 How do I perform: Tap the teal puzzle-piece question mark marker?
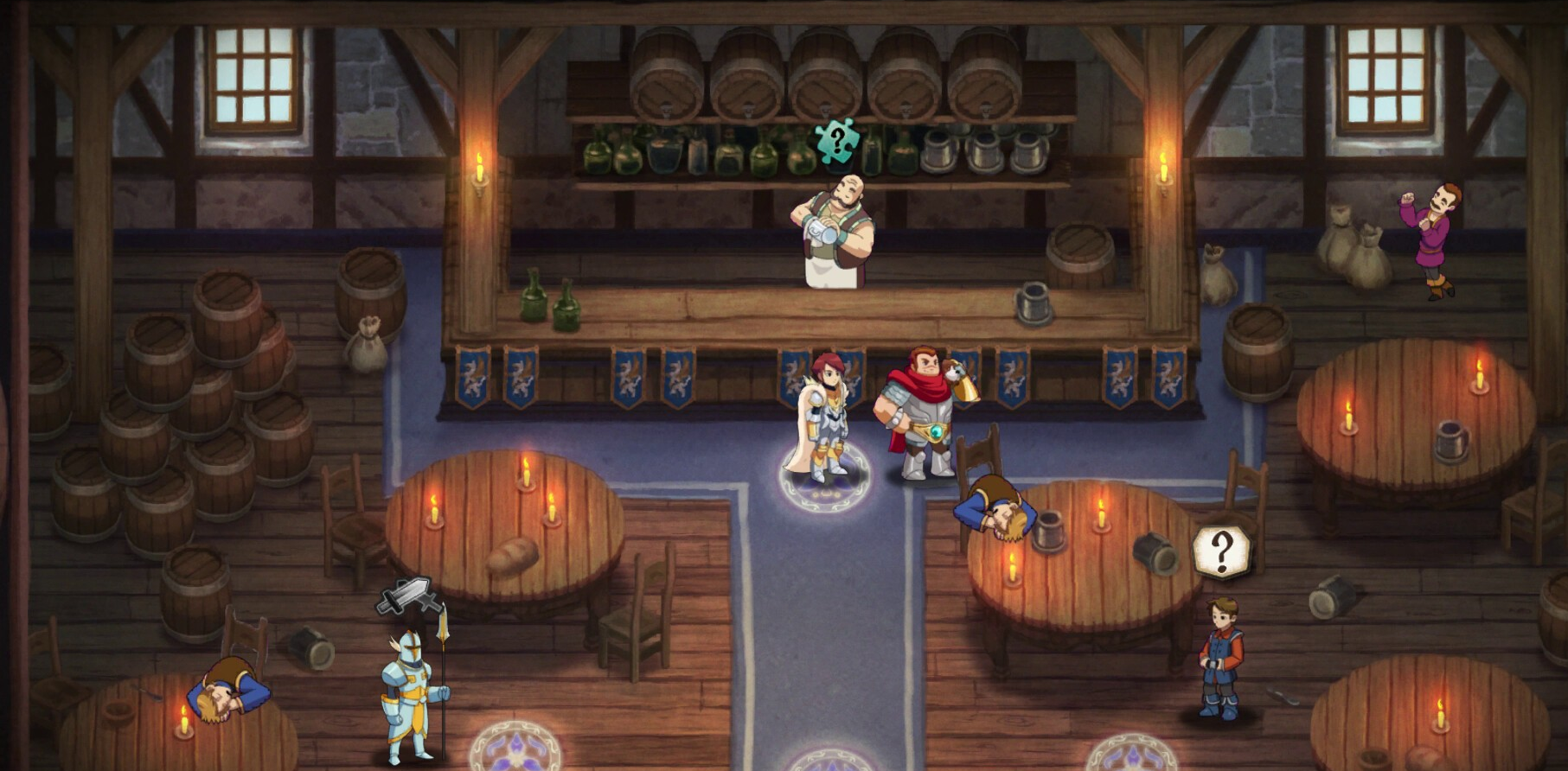[836, 141]
